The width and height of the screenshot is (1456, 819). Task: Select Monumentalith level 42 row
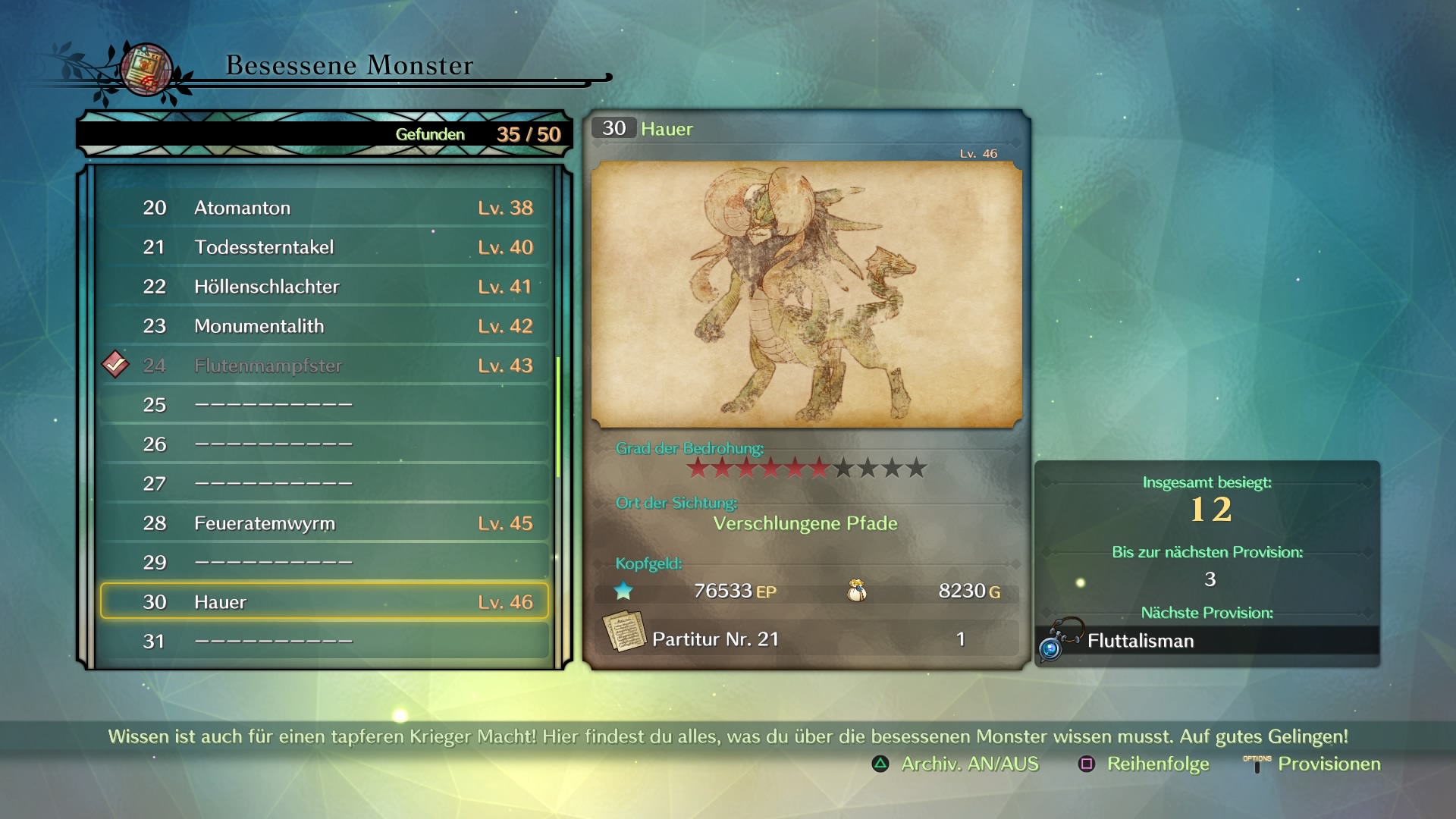(x=325, y=326)
